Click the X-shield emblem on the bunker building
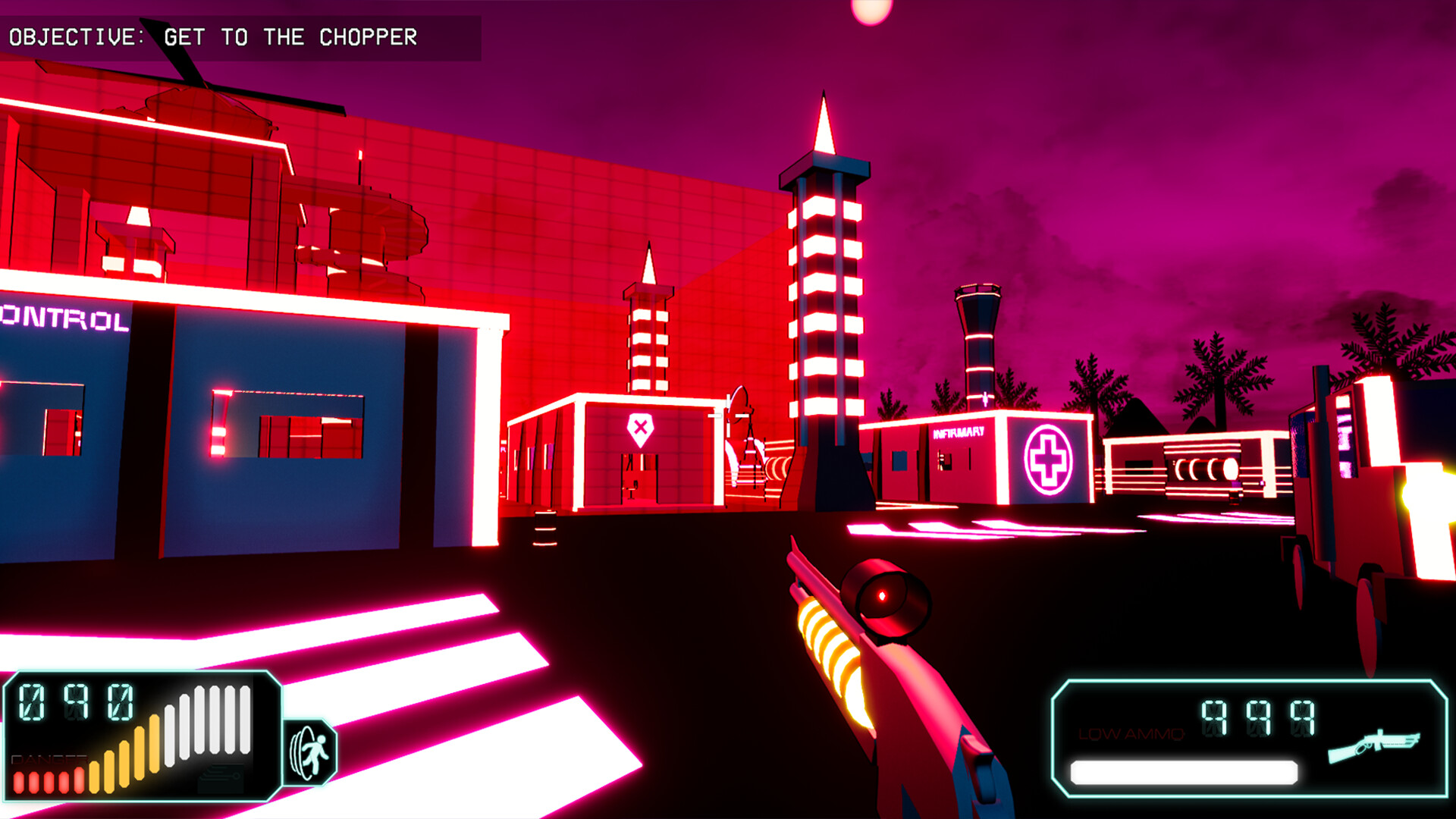 [641, 428]
